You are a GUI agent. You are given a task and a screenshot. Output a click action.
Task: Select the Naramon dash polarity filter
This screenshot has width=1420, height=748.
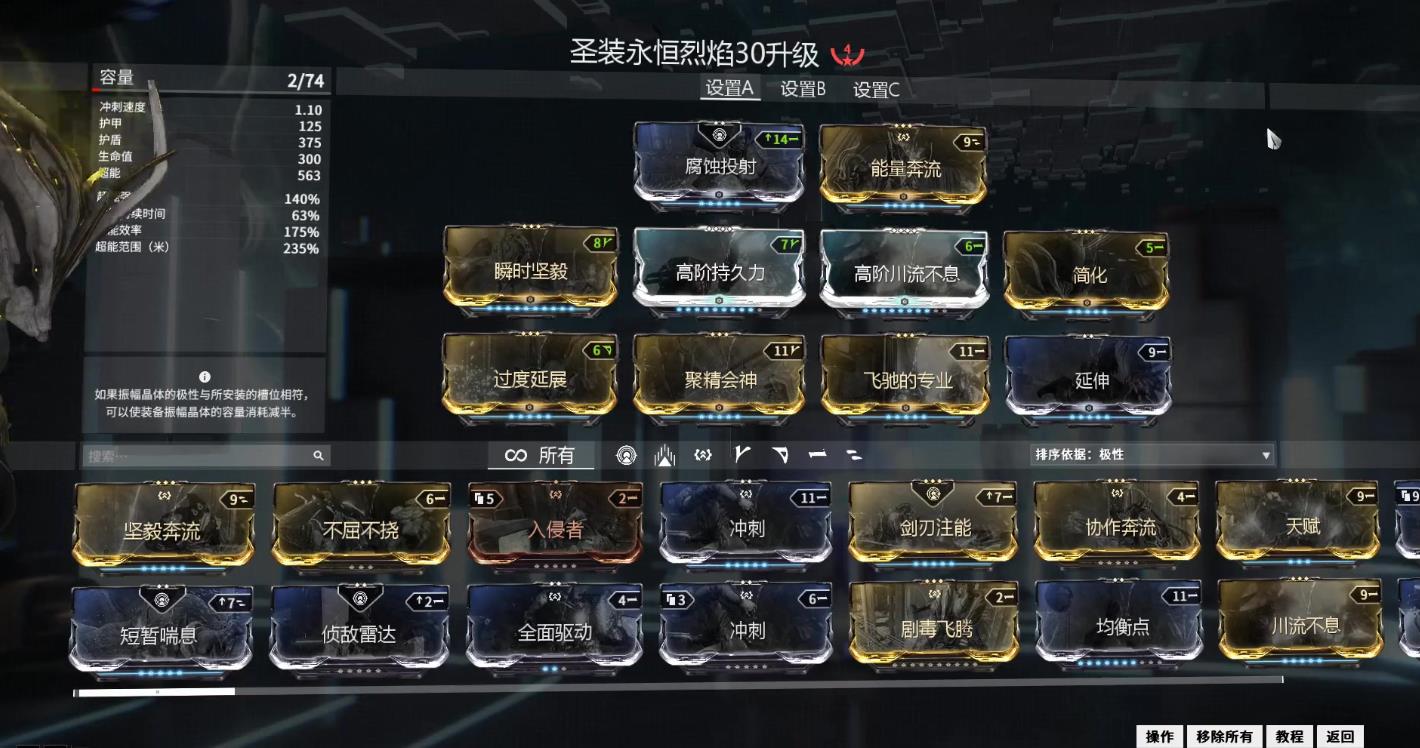click(x=818, y=455)
